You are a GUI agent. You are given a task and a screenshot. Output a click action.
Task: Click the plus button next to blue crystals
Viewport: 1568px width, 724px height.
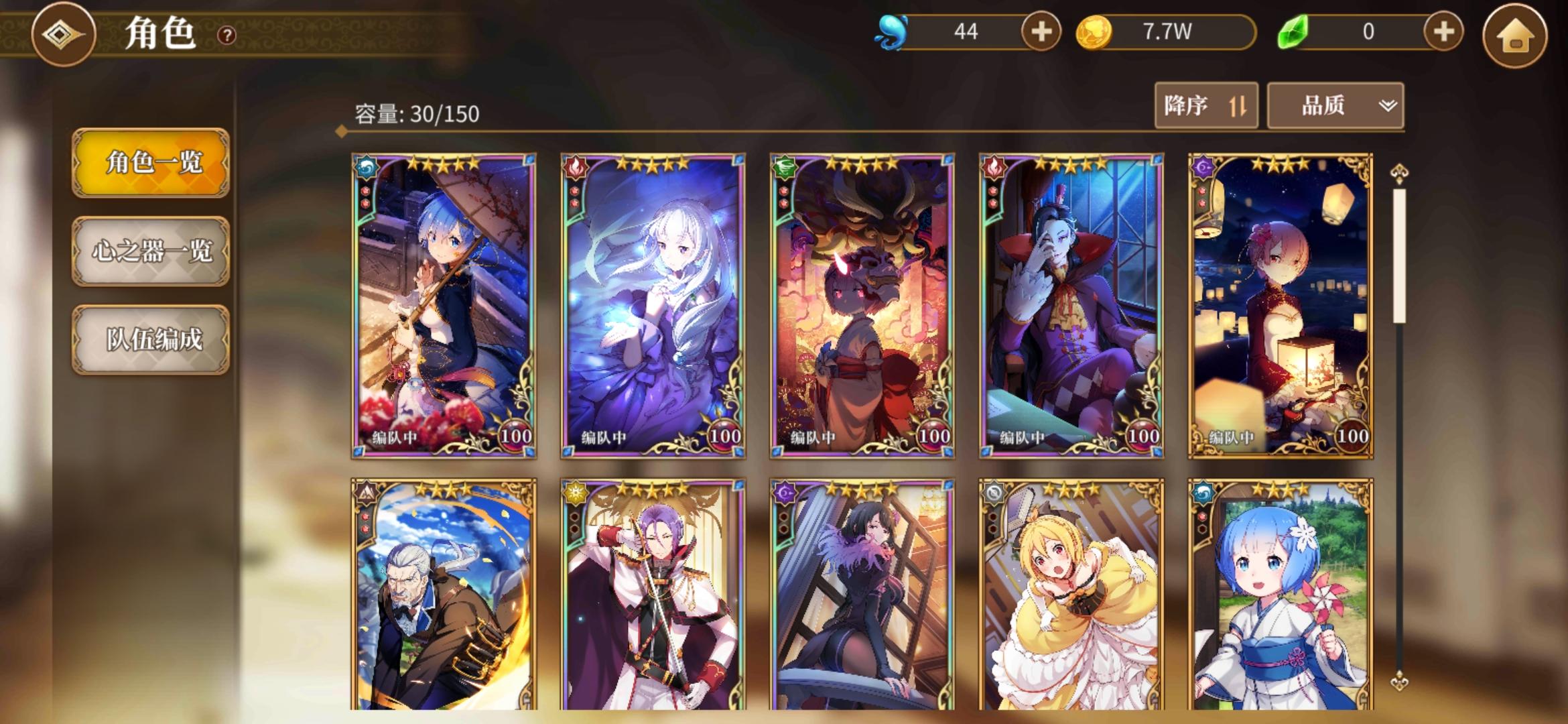[x=1040, y=29]
